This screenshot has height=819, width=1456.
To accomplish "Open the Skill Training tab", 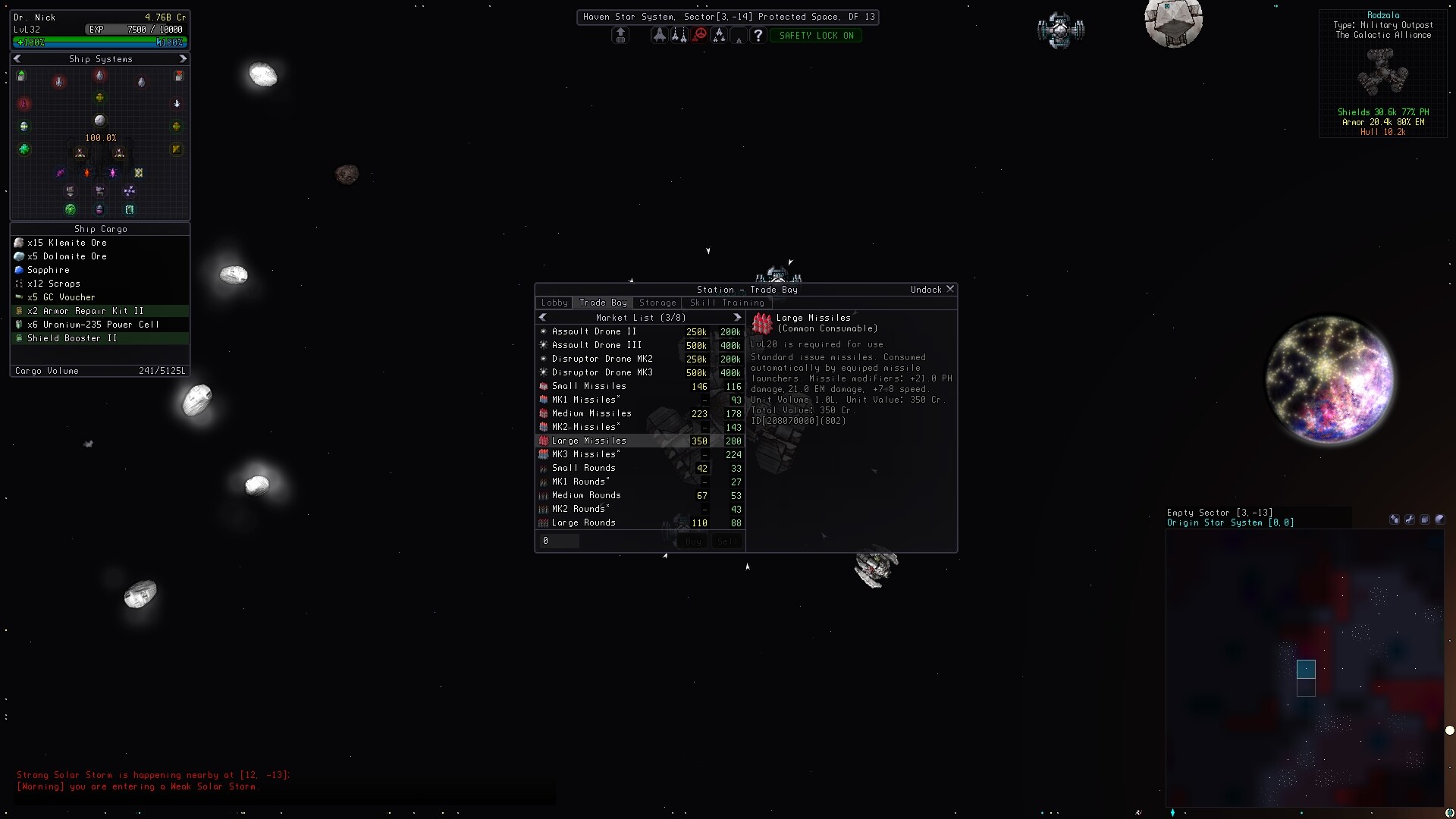I will tap(726, 303).
